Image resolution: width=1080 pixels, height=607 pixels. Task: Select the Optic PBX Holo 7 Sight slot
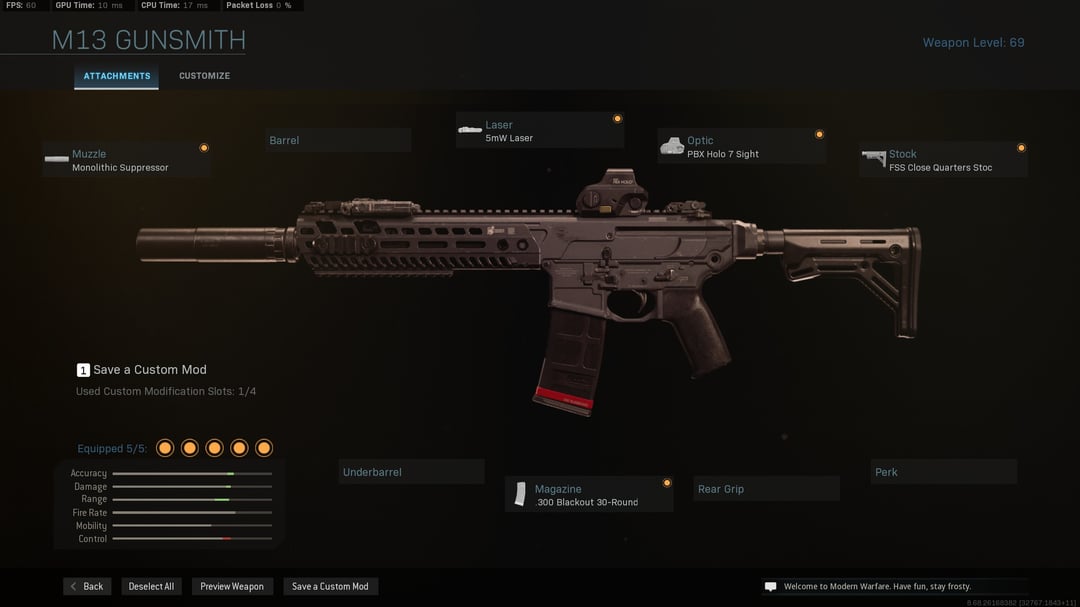pyautogui.click(x=742, y=147)
